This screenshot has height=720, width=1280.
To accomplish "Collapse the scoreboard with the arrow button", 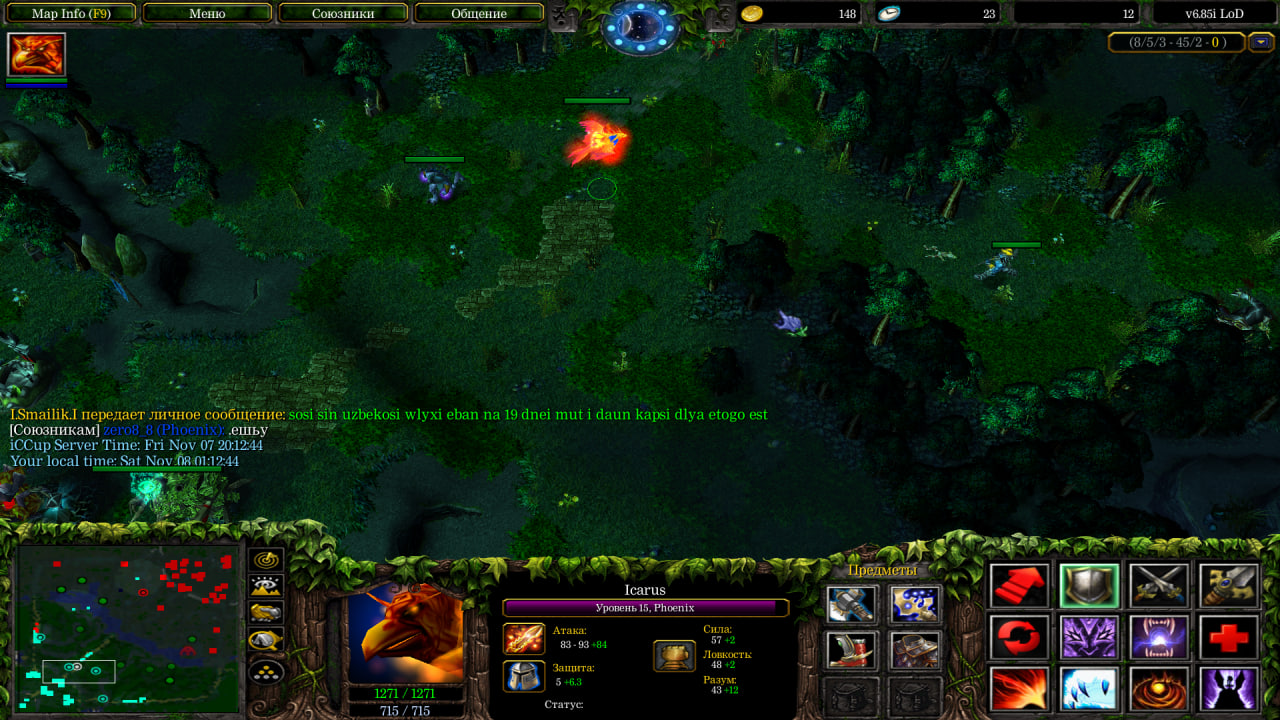I will (1261, 42).
